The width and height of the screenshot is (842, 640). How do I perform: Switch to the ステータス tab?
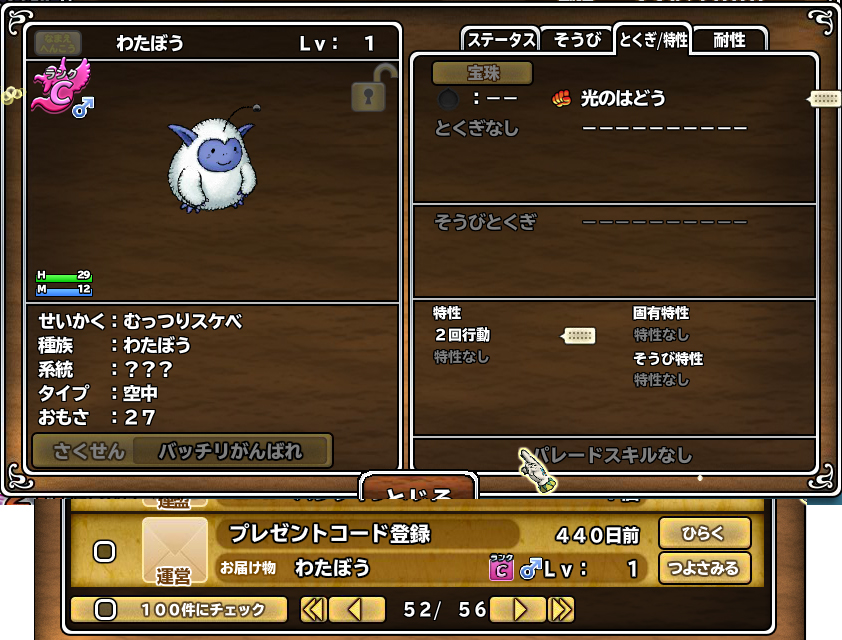click(x=501, y=40)
